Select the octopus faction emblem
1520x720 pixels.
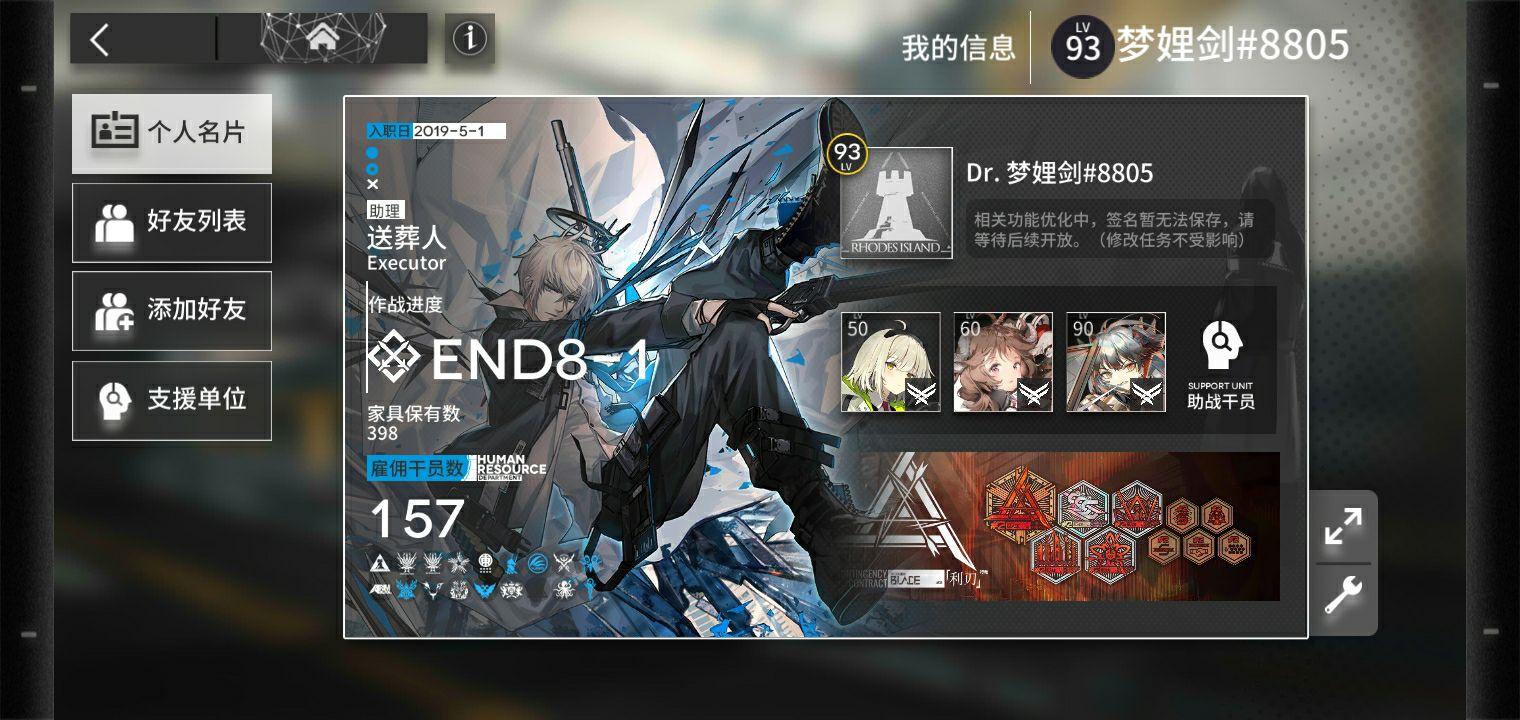(x=565, y=588)
